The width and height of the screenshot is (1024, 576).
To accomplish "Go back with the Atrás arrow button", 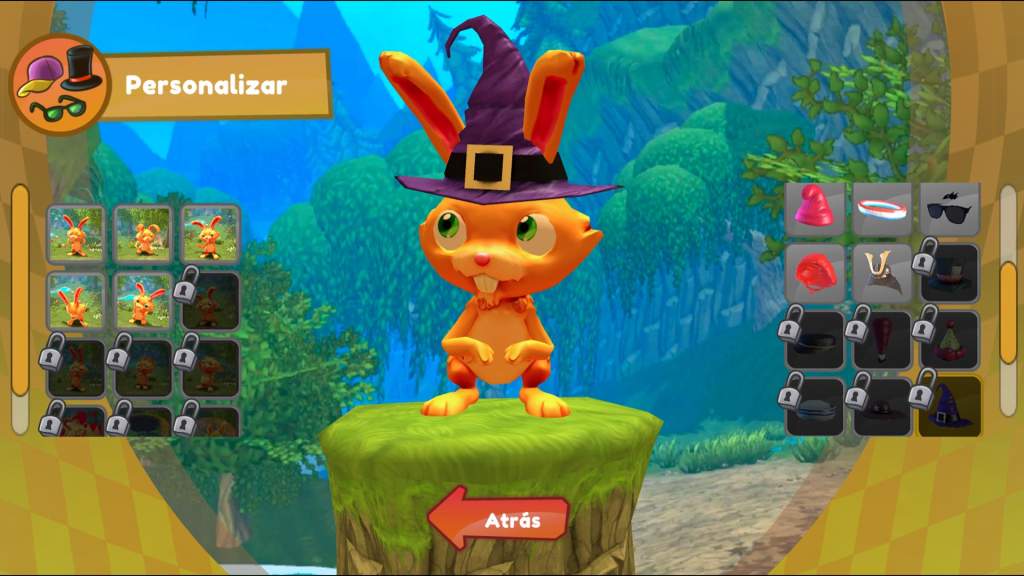I will tap(499, 519).
